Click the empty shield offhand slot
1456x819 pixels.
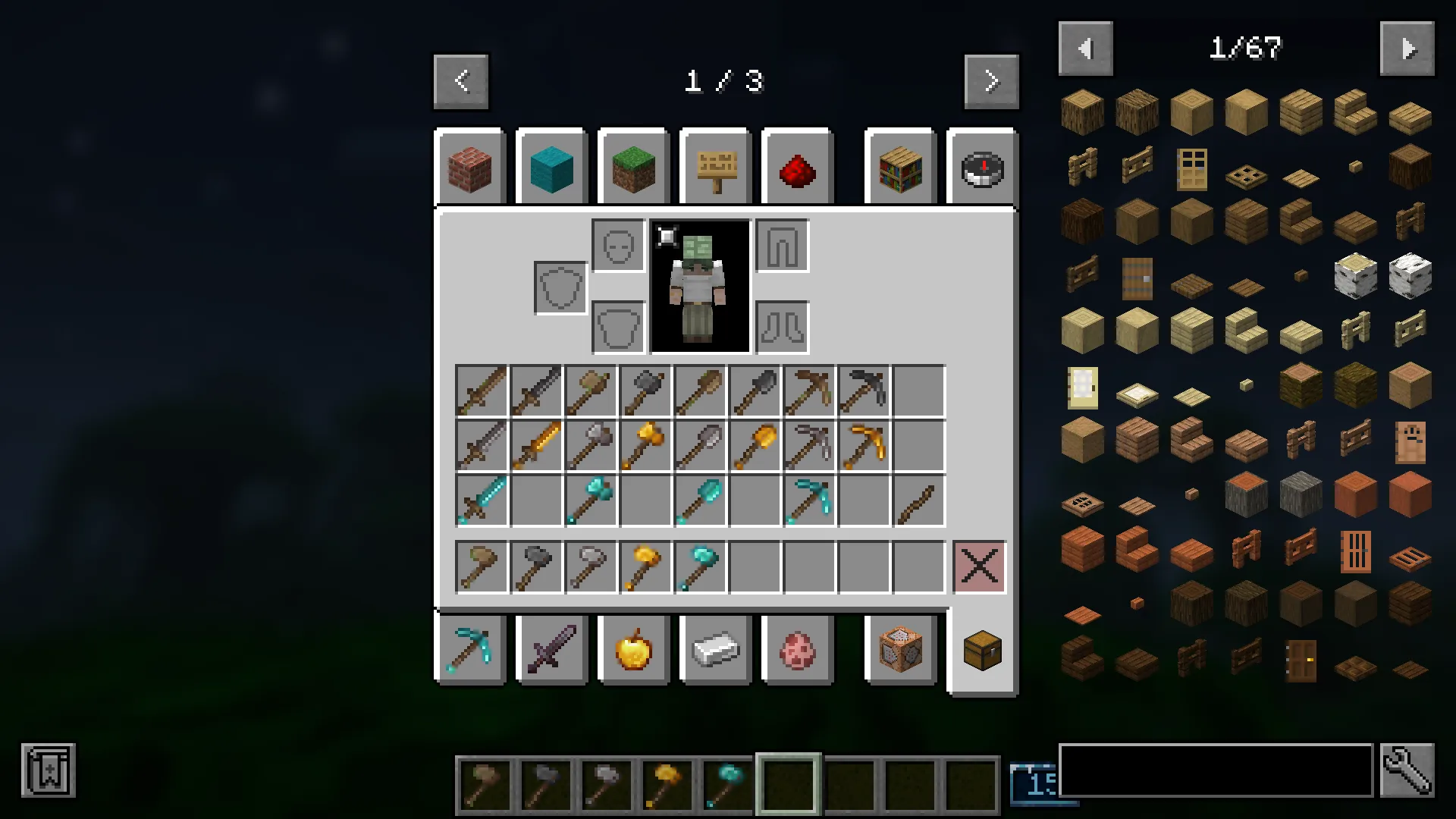pyautogui.click(x=560, y=288)
